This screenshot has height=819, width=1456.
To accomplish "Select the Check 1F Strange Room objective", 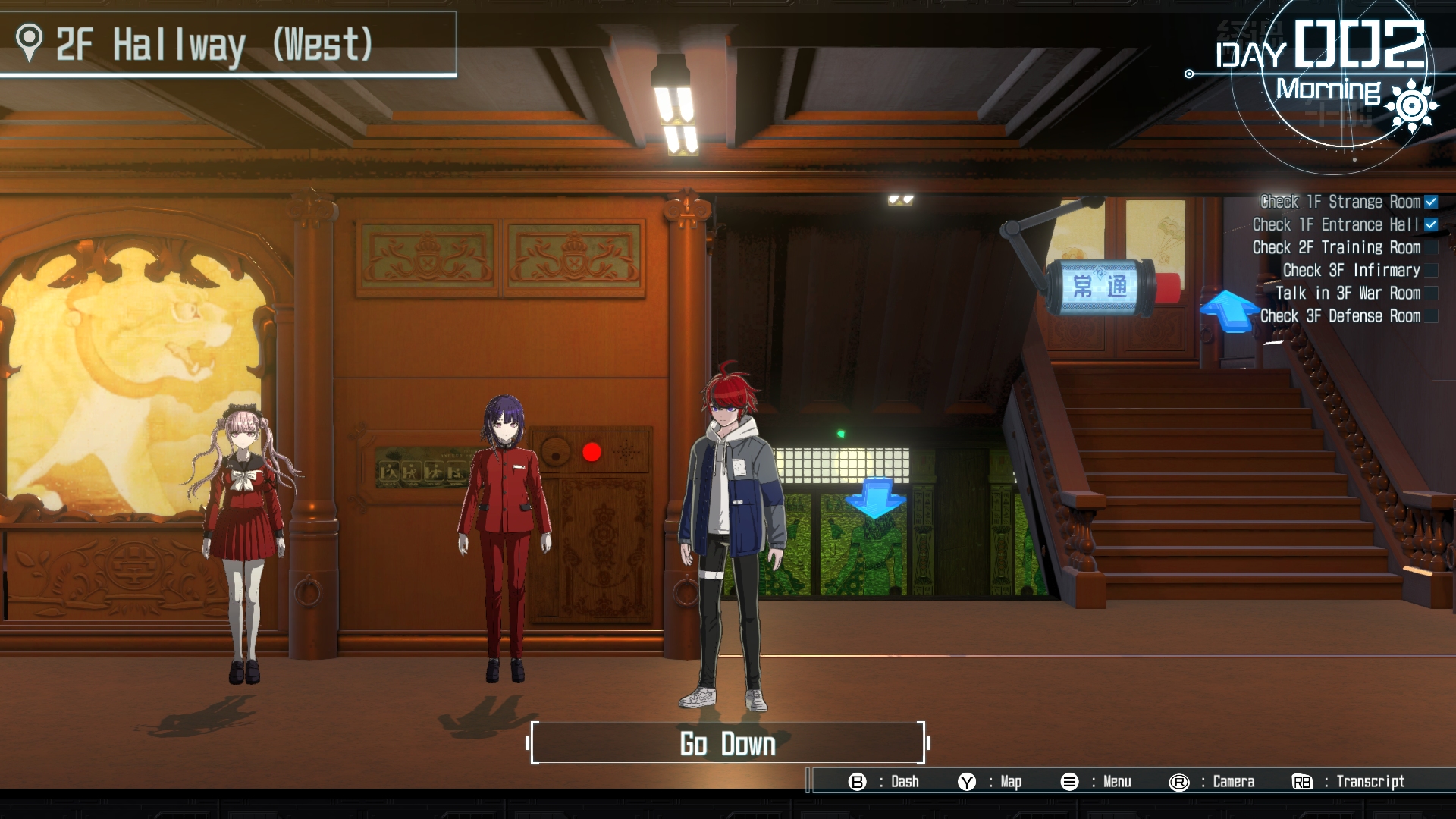I will (x=1340, y=202).
